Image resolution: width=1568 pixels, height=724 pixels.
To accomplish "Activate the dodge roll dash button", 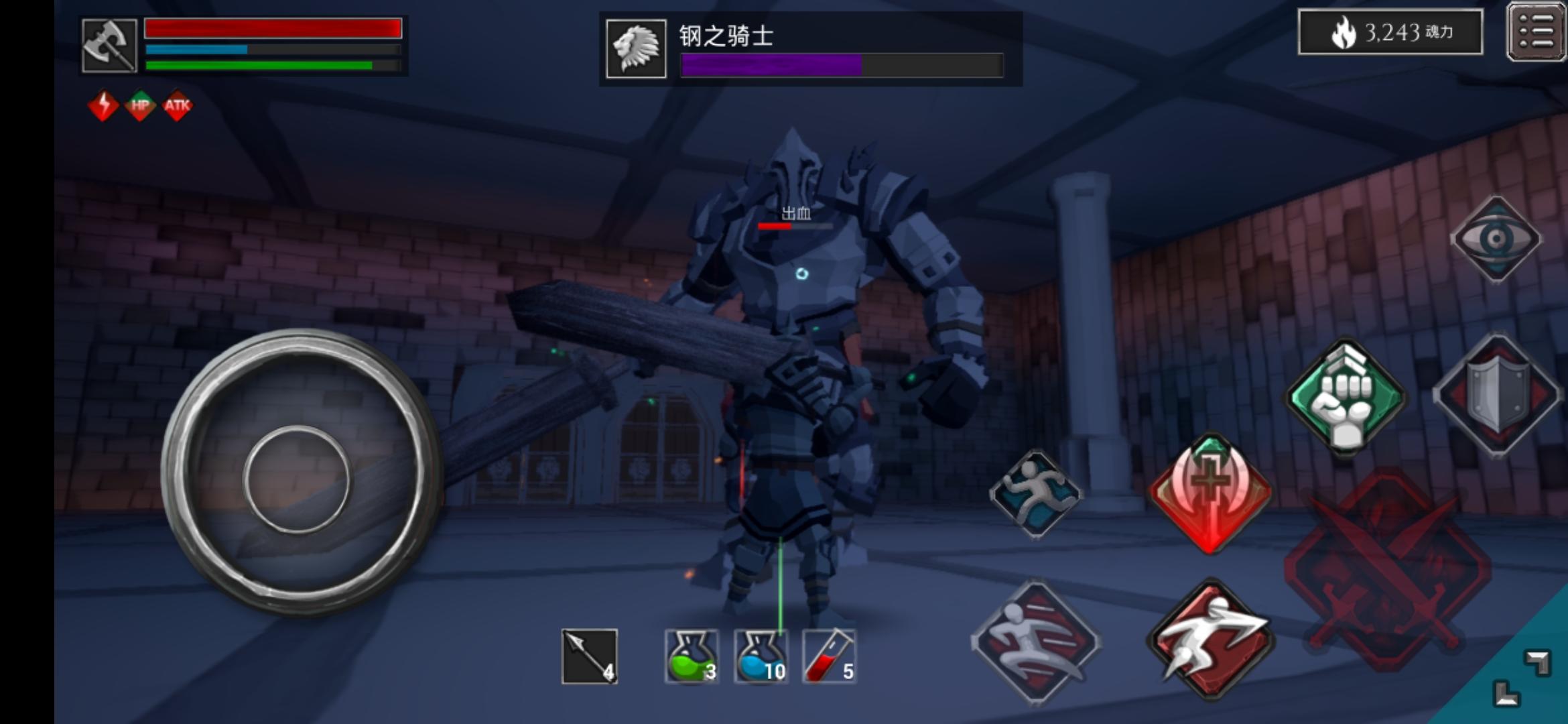I will click(1210, 640).
